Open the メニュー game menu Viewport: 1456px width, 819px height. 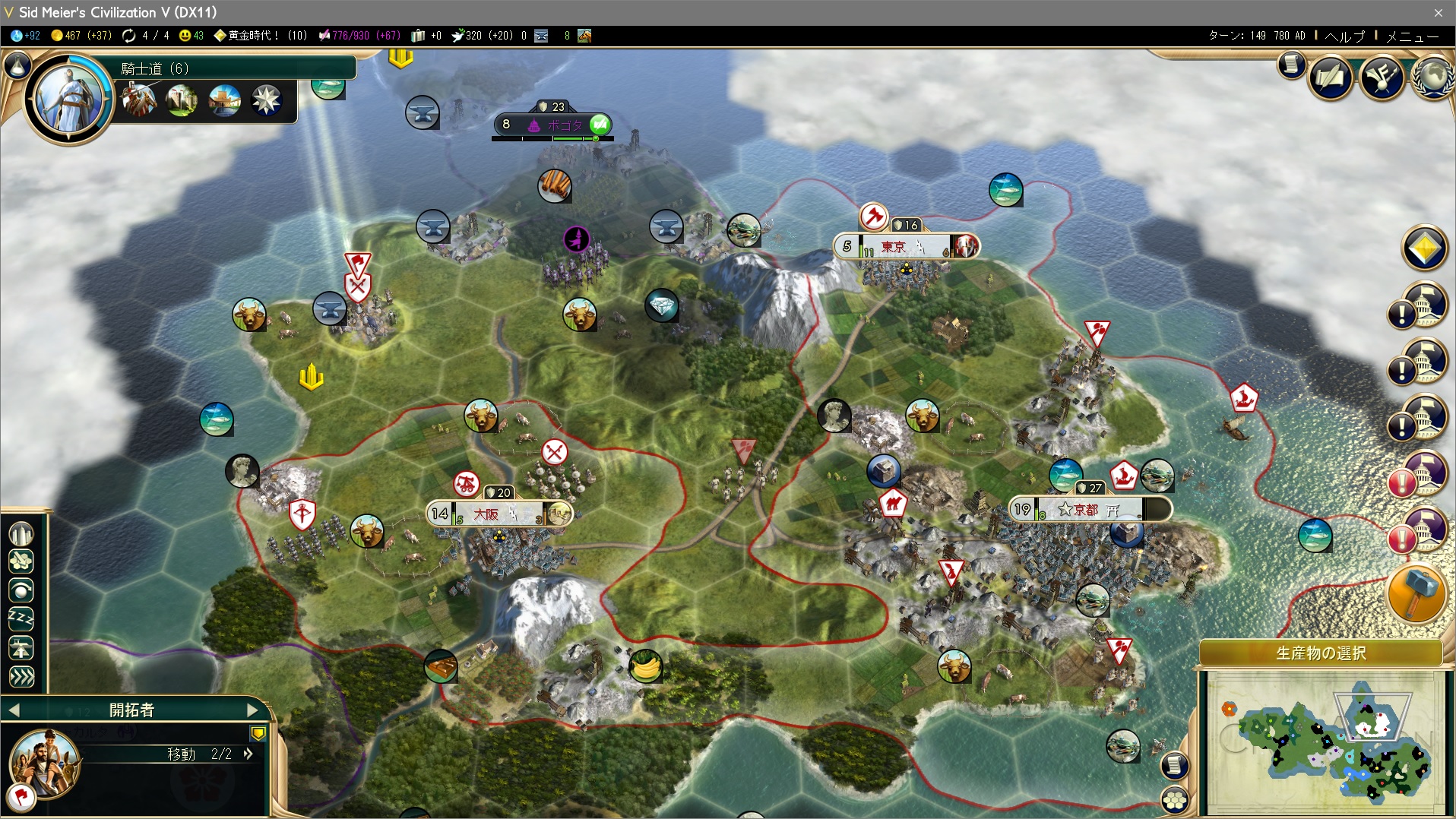tap(1412, 36)
